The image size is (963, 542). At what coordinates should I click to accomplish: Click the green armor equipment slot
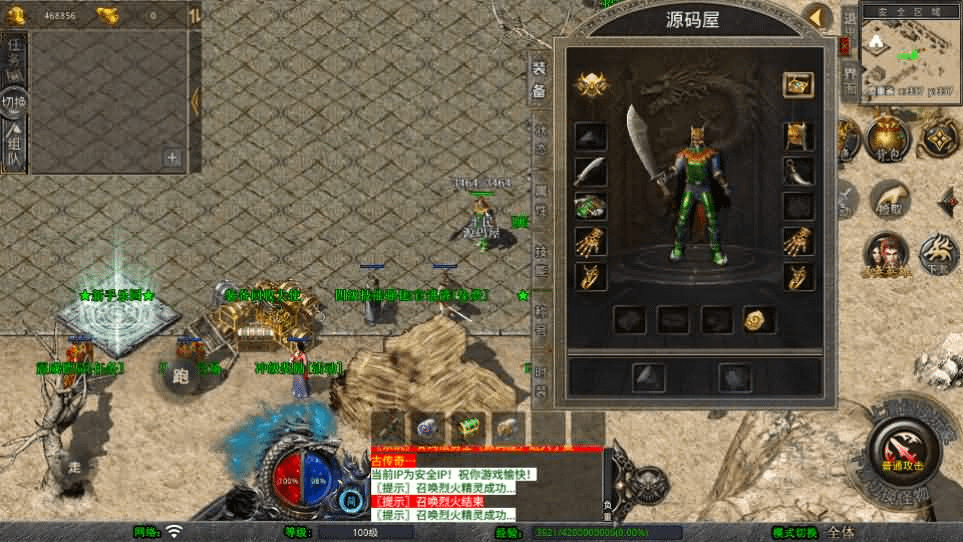pos(590,207)
